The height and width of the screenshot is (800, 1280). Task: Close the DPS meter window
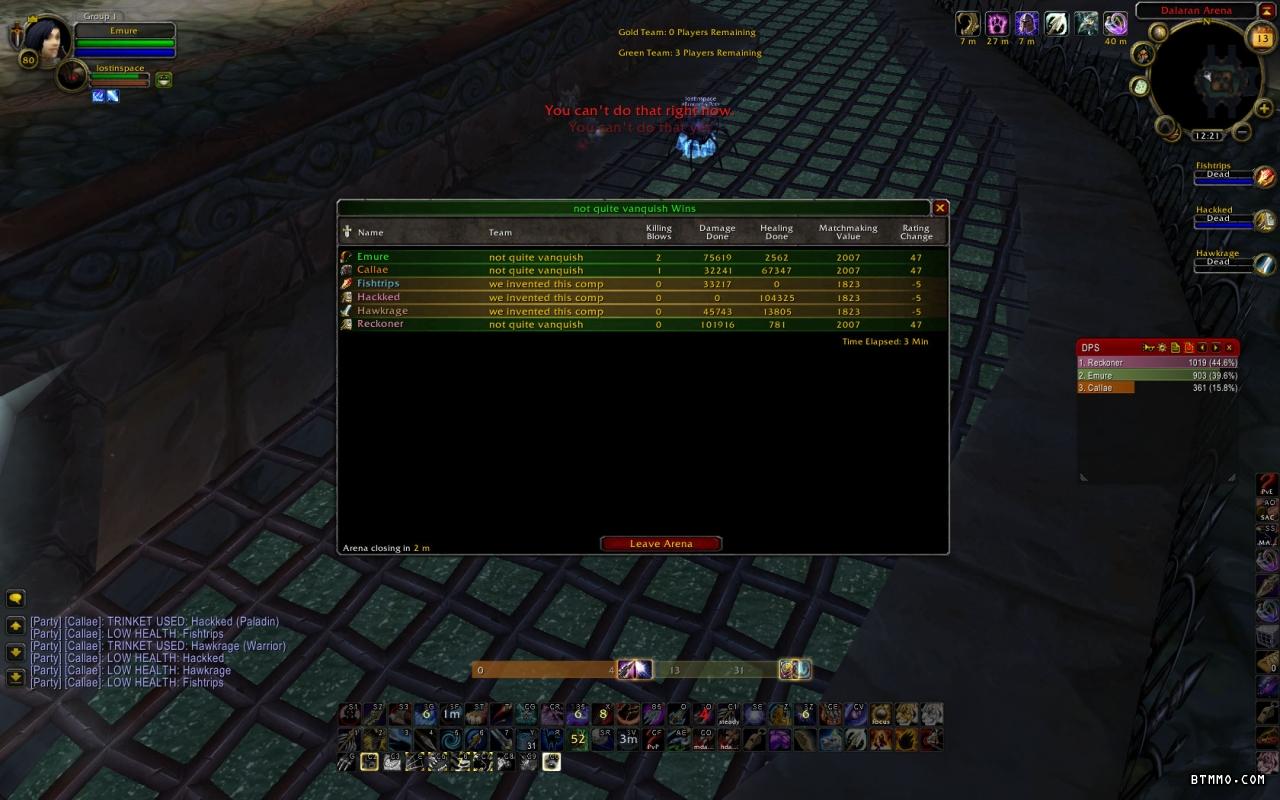pos(1229,348)
